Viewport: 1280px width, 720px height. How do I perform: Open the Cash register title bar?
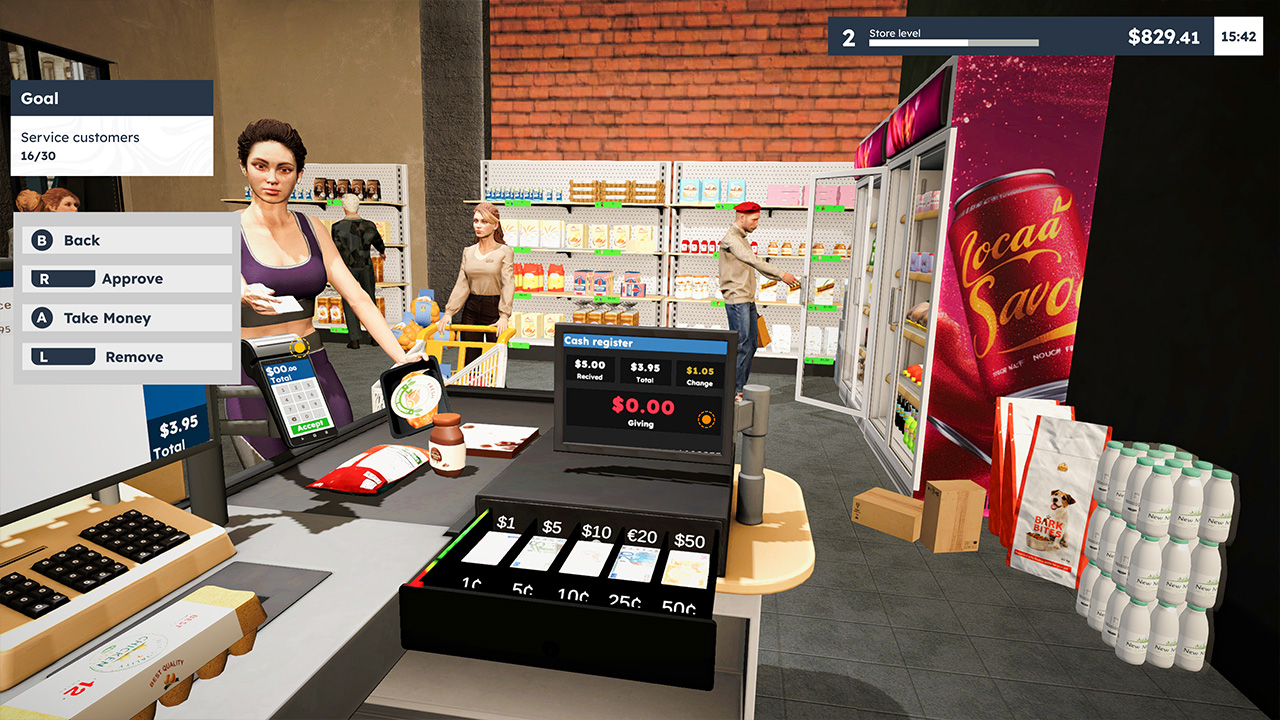(x=648, y=343)
